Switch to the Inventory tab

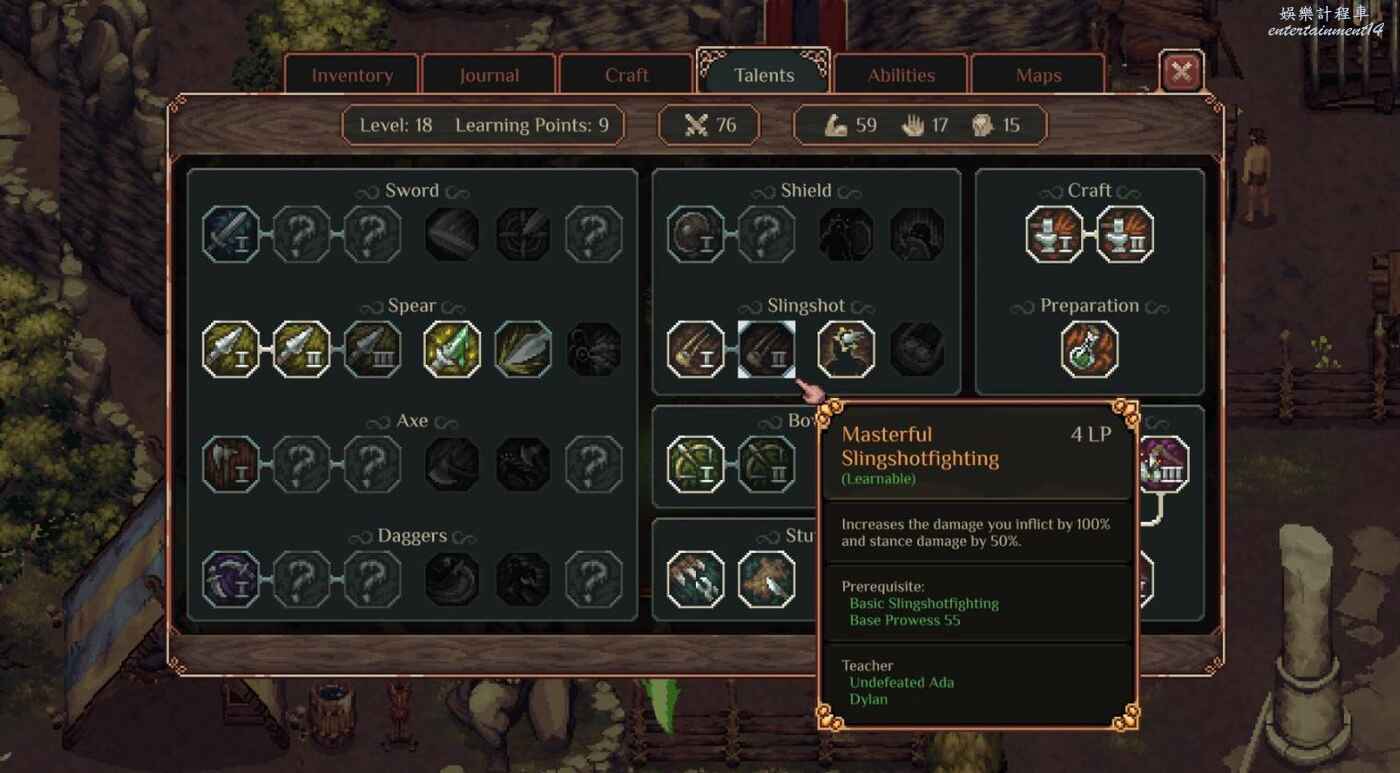tap(352, 76)
